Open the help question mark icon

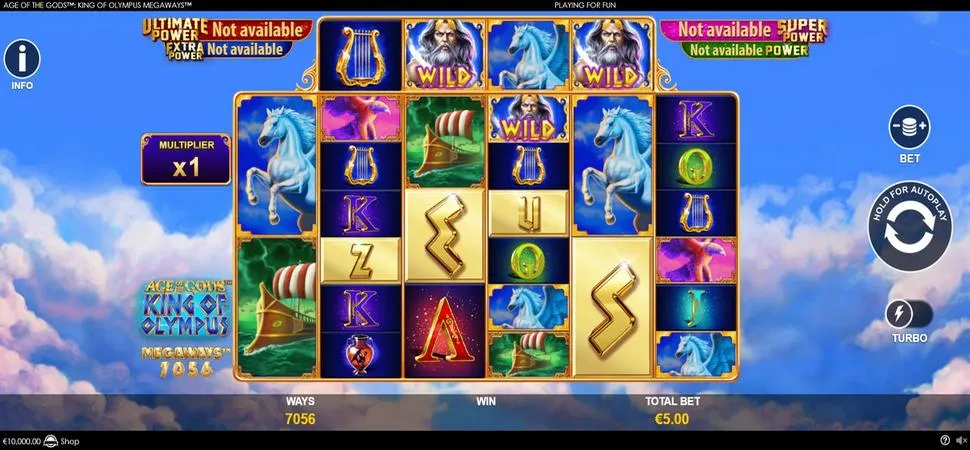[945, 440]
